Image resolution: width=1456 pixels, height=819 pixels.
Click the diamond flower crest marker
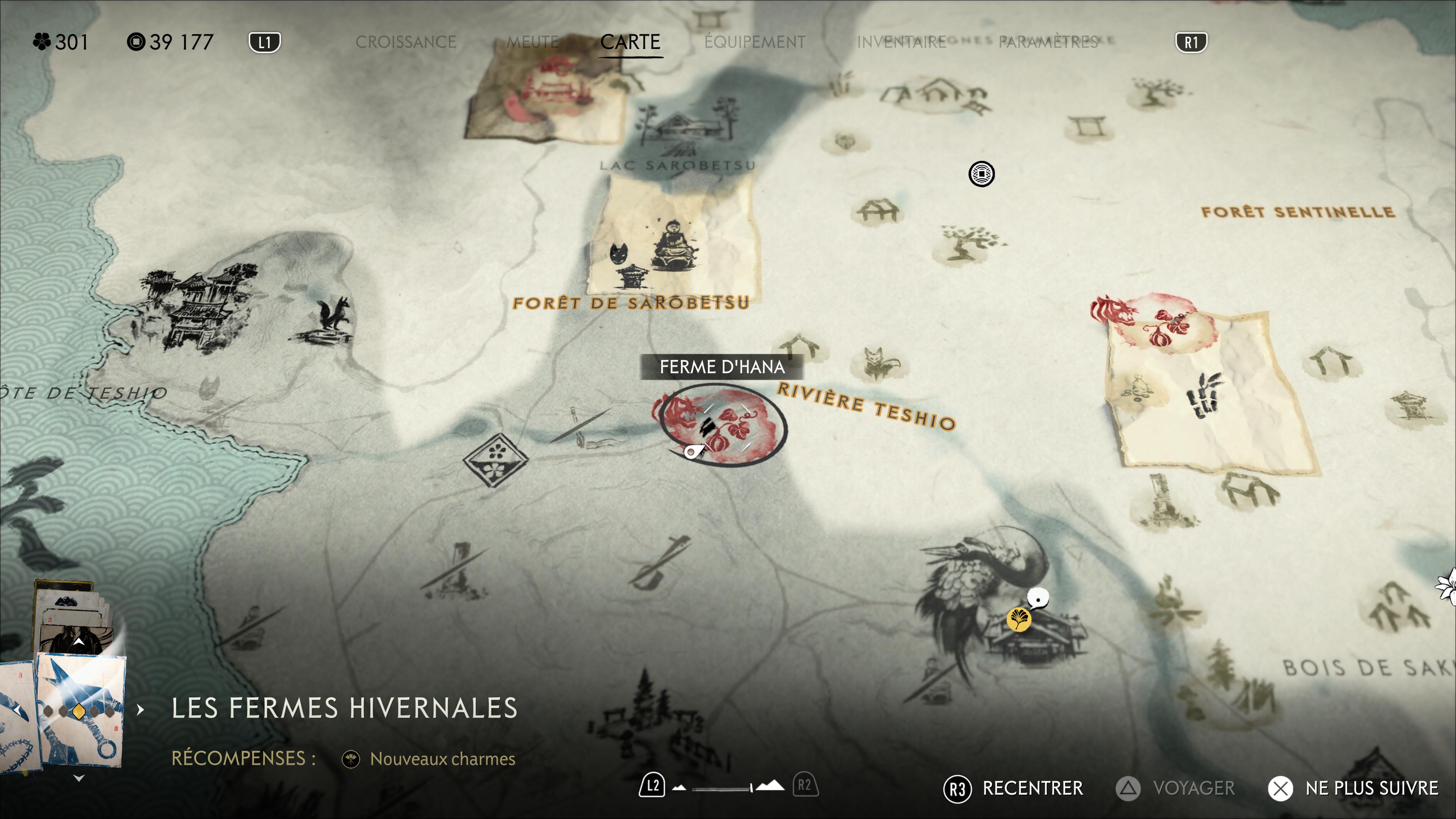click(496, 459)
